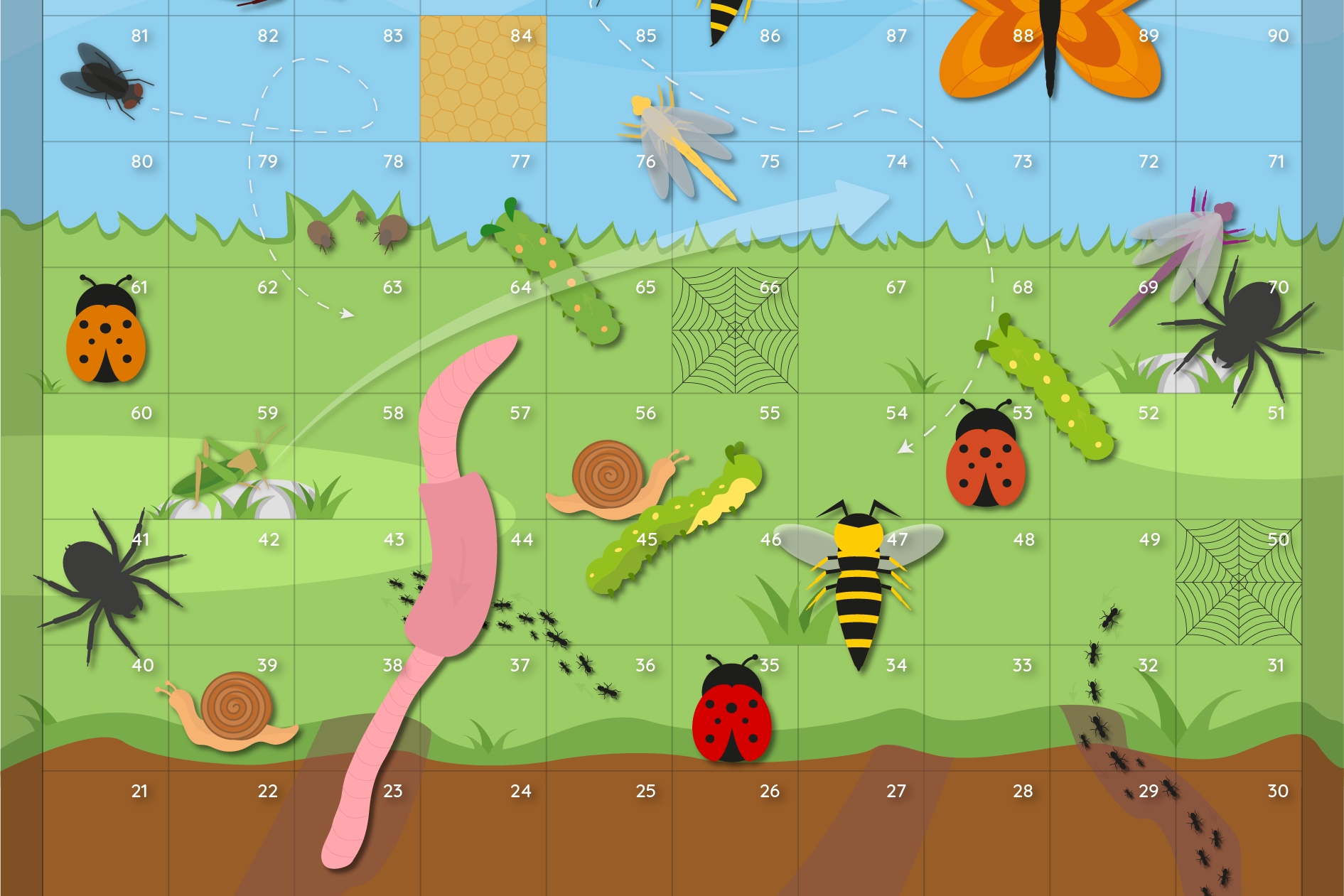Select sky tile number 74
This screenshot has height=896, width=1344.
pyautogui.click(x=861, y=205)
